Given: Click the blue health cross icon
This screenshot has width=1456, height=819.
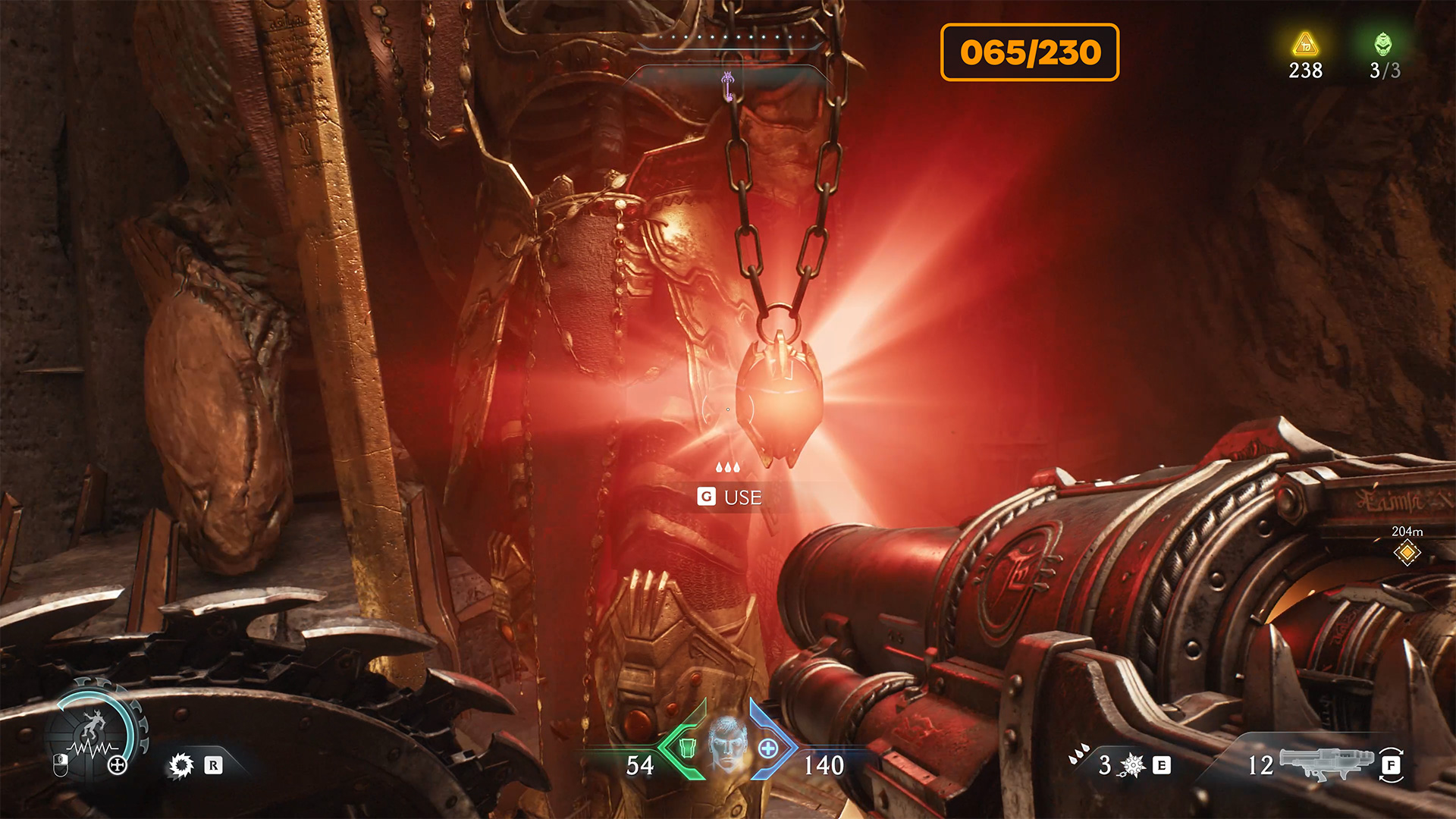Looking at the screenshot, I should tap(768, 748).
